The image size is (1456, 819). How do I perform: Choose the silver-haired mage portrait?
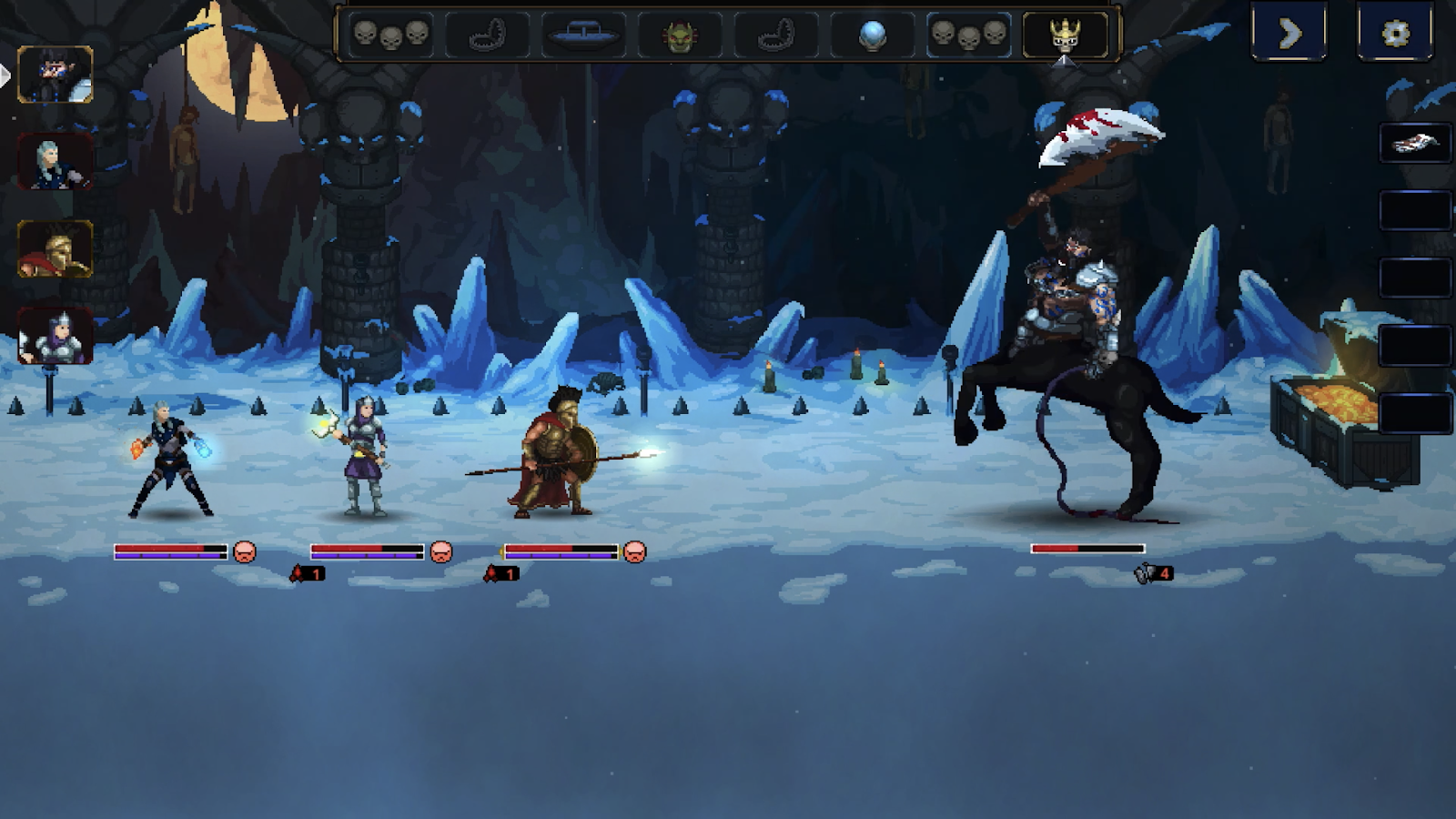56,162
